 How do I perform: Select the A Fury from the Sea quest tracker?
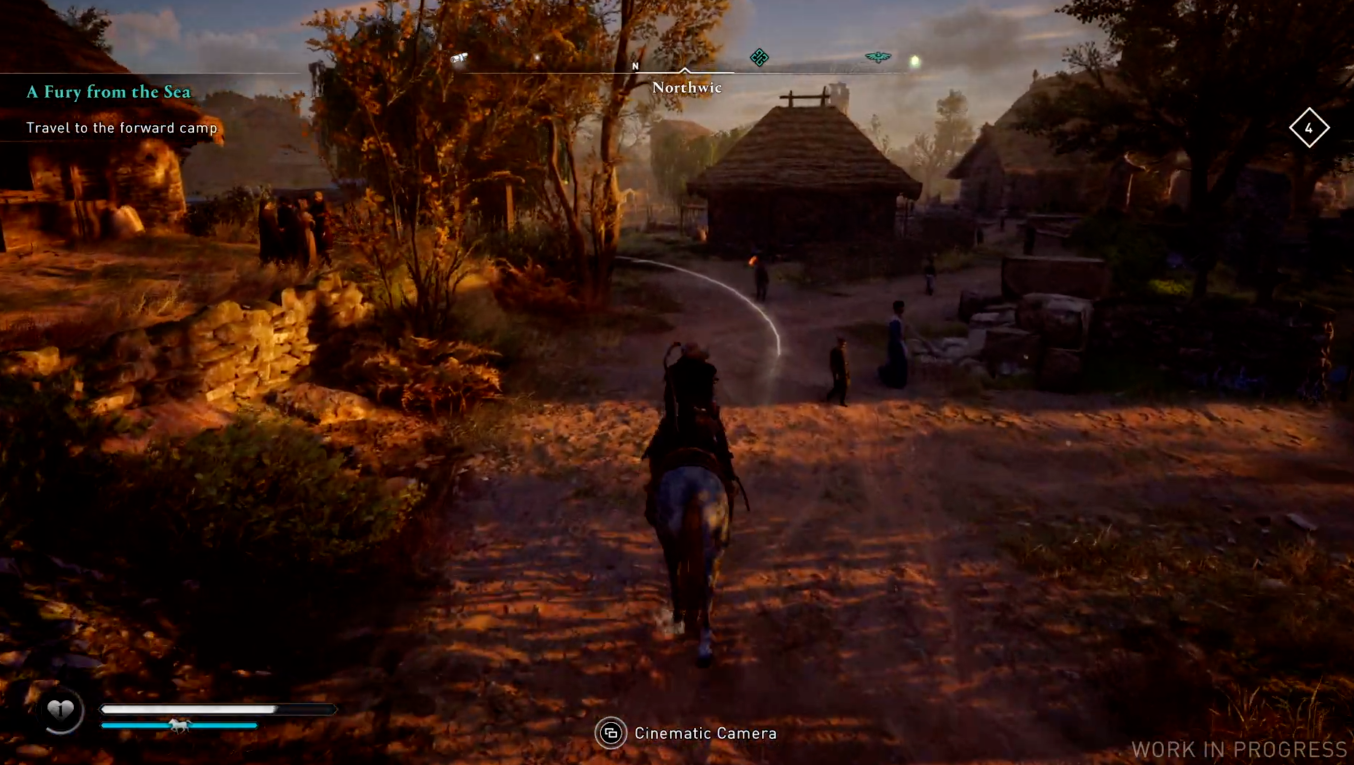point(108,92)
